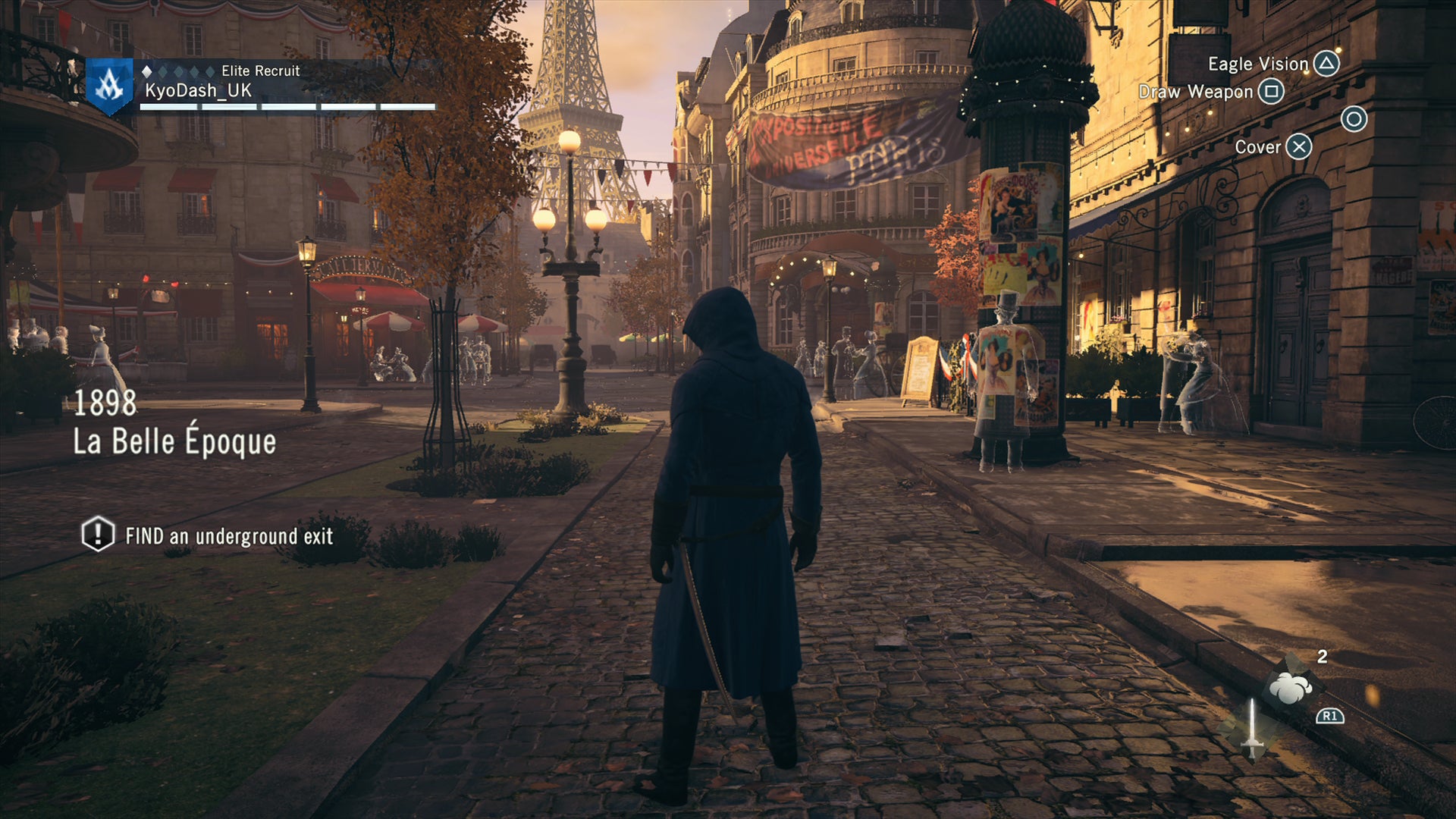1456x819 pixels.
Task: Click the Assassin crest emblem badge
Action: tap(109, 85)
